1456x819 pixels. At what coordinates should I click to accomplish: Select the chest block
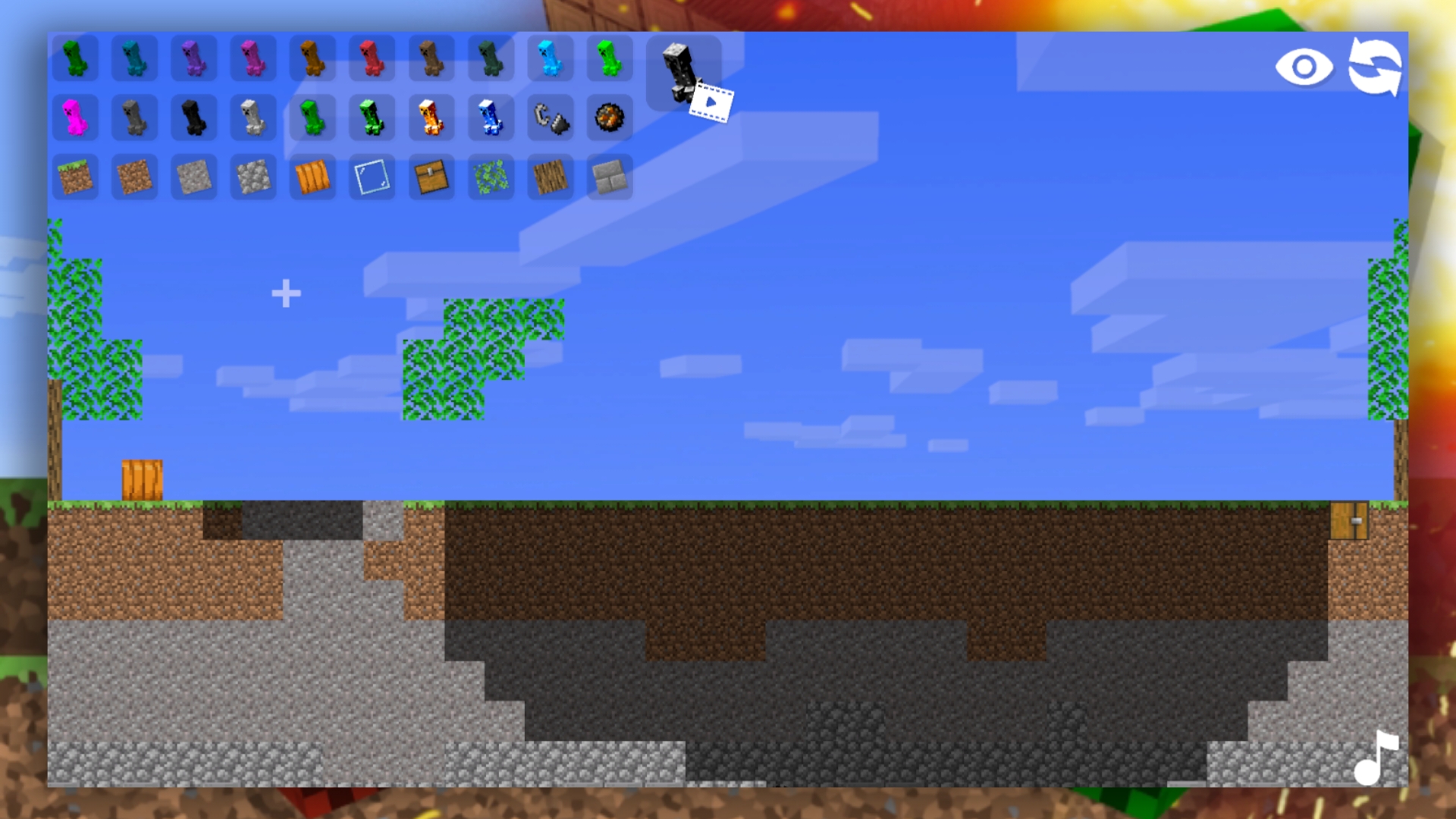pyautogui.click(x=431, y=177)
